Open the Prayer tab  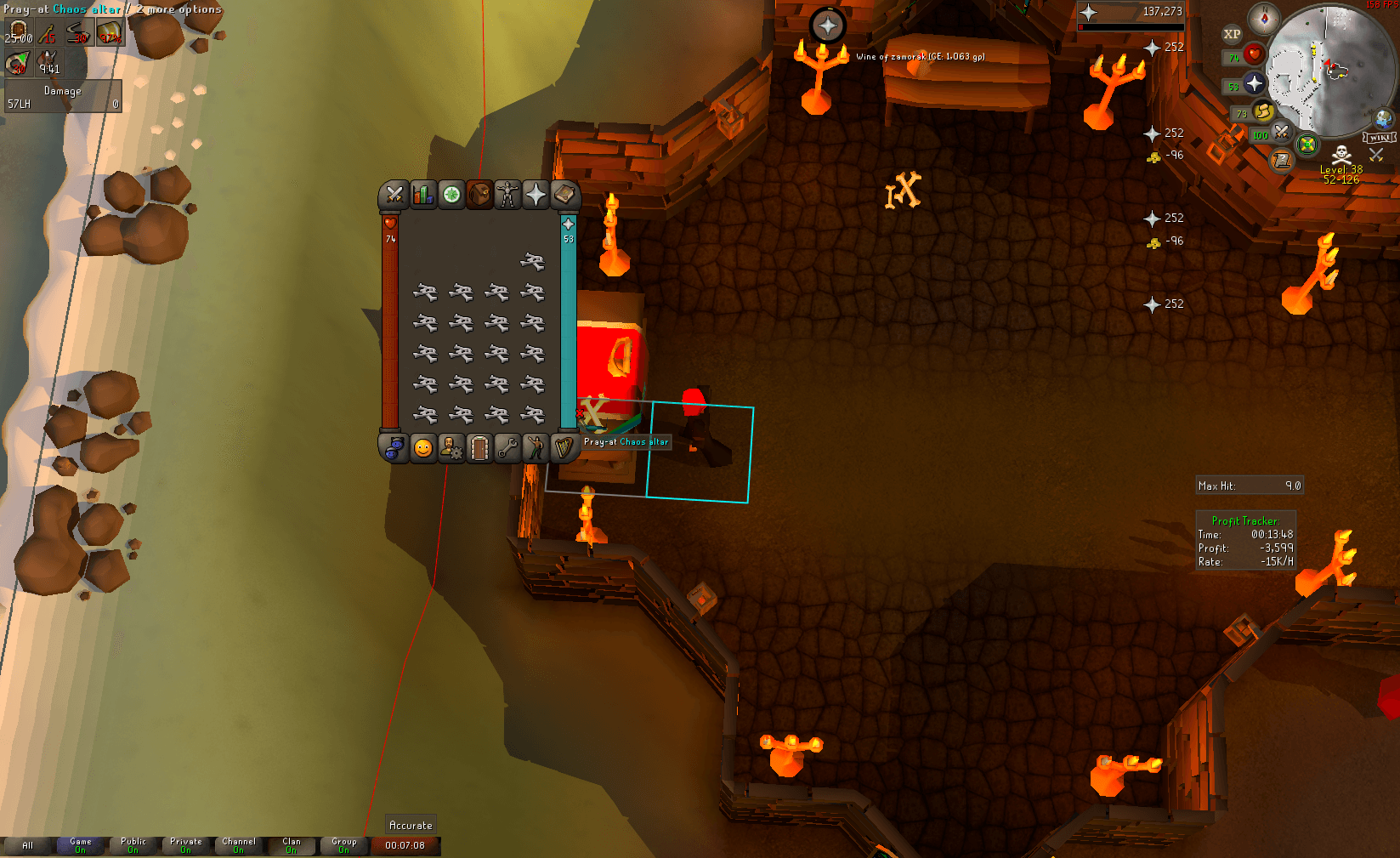[535, 195]
